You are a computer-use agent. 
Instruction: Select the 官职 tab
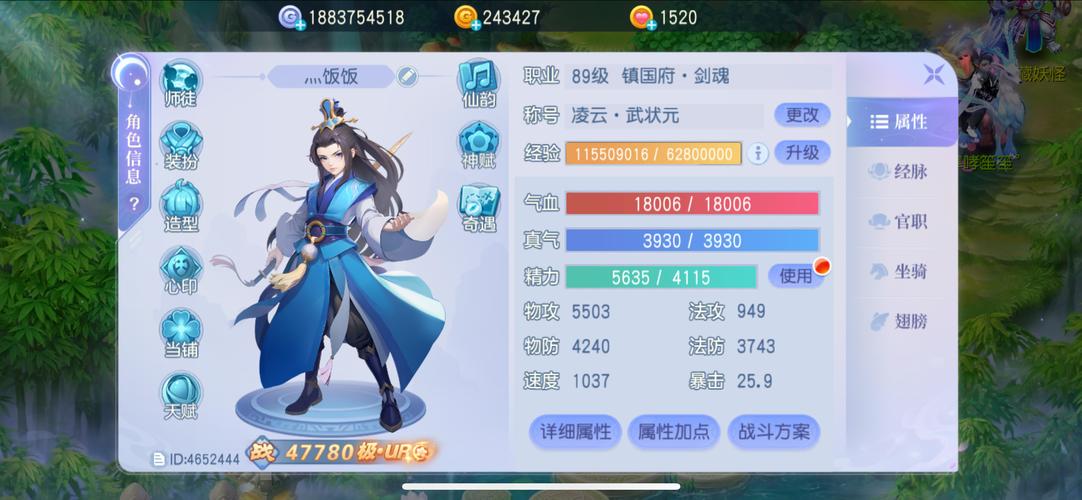point(899,221)
